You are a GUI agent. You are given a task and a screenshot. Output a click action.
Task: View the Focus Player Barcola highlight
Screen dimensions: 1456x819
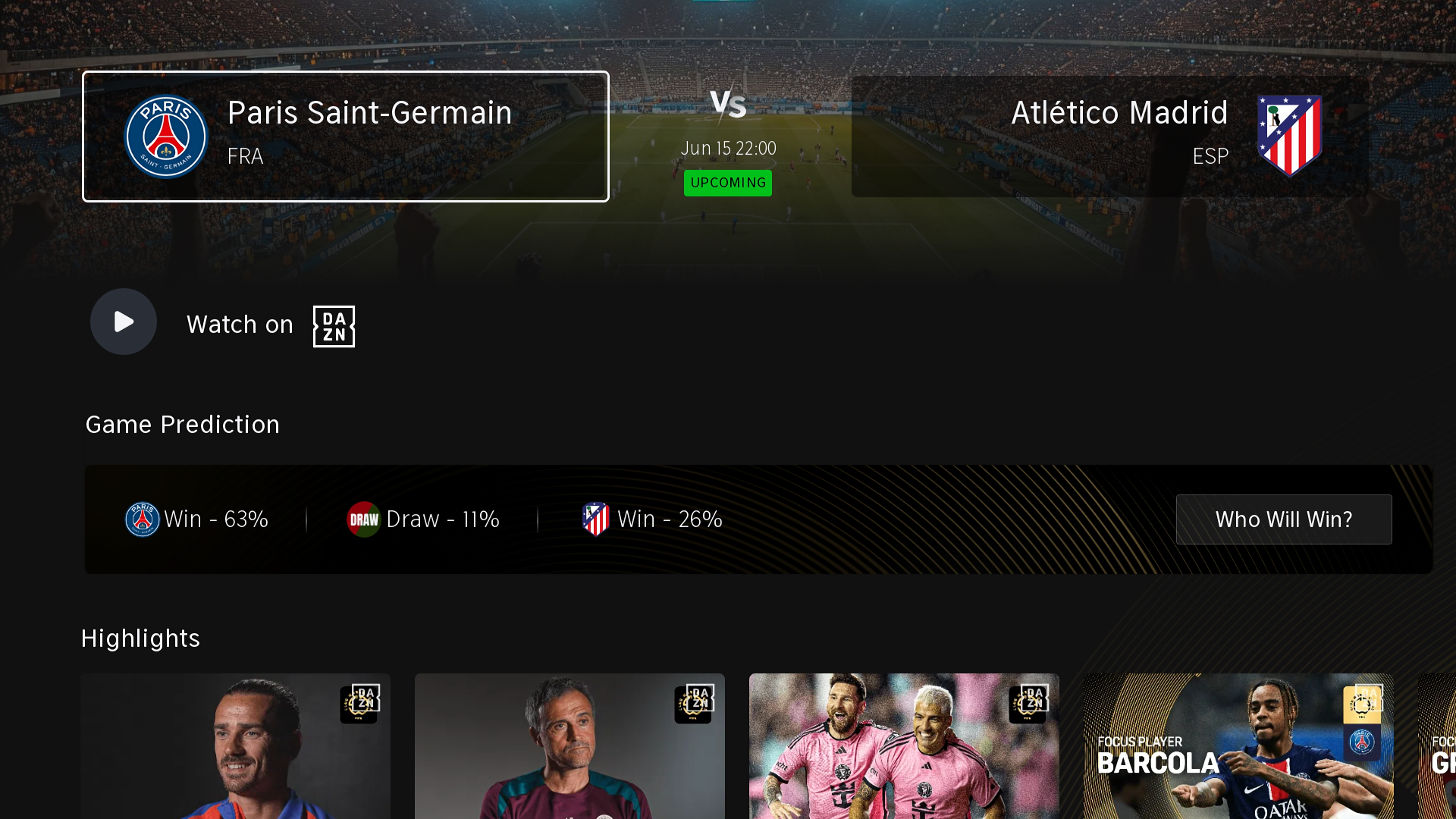(x=1238, y=746)
